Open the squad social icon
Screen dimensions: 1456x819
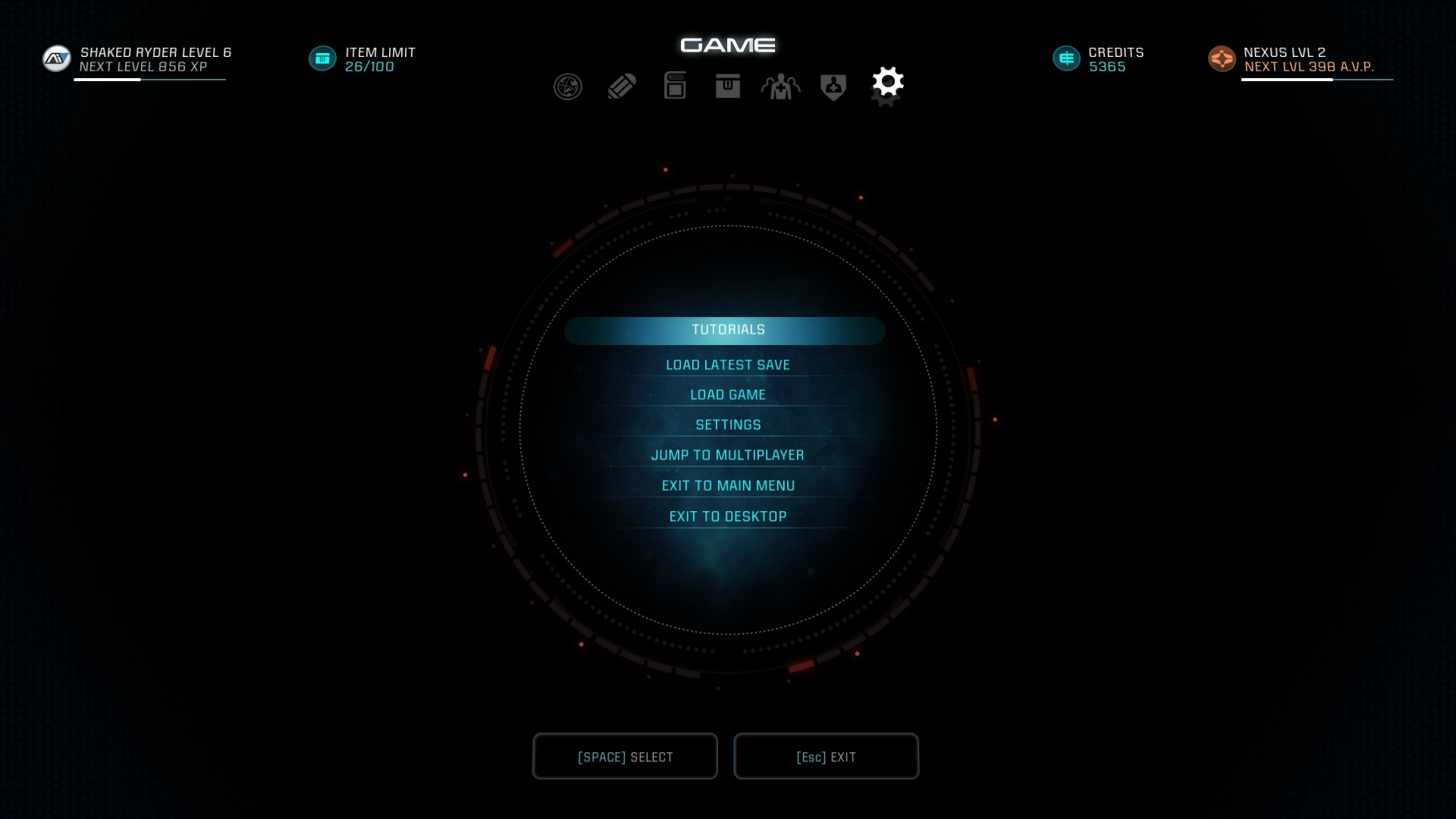coord(780,86)
